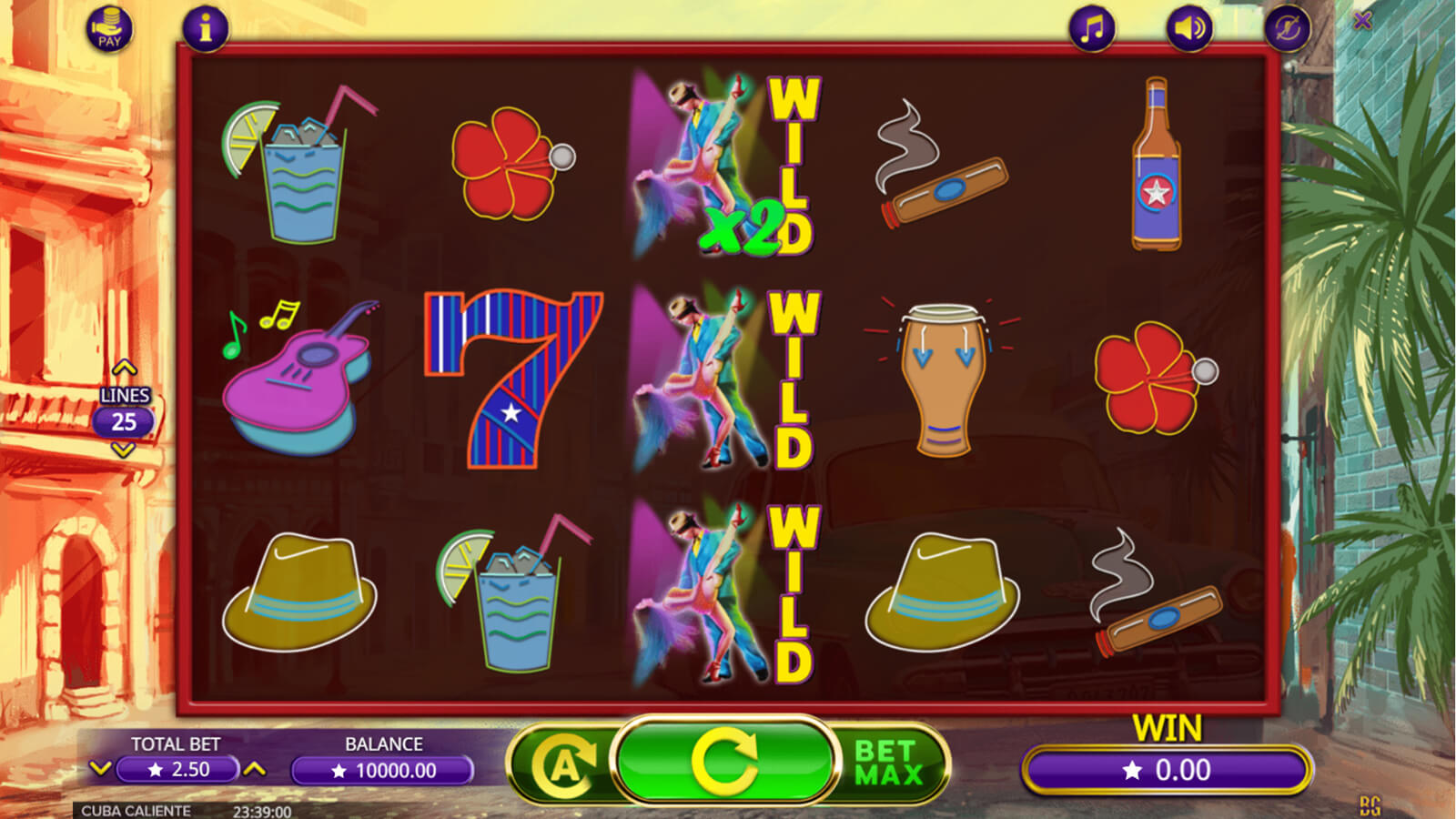Increase the number of lines

pyautogui.click(x=124, y=369)
